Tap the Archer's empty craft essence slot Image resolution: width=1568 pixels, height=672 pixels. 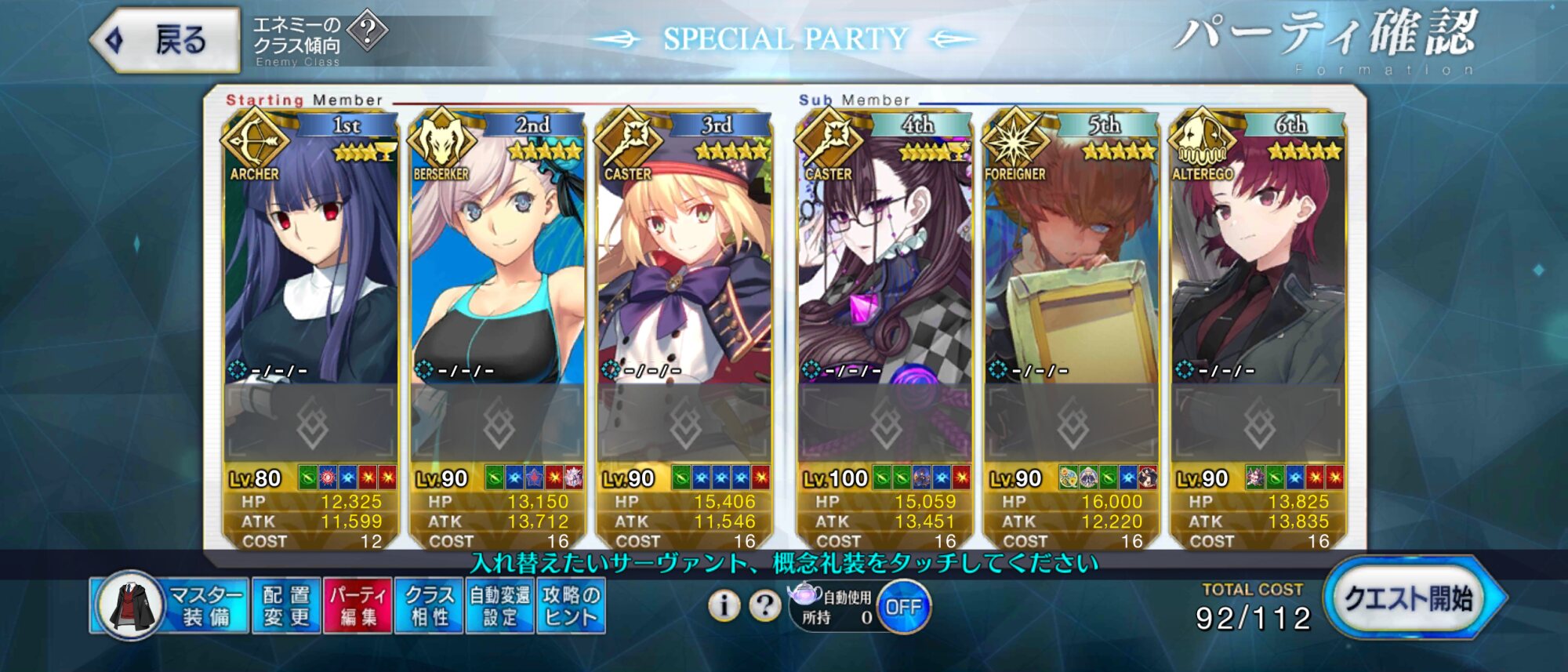tap(311, 424)
